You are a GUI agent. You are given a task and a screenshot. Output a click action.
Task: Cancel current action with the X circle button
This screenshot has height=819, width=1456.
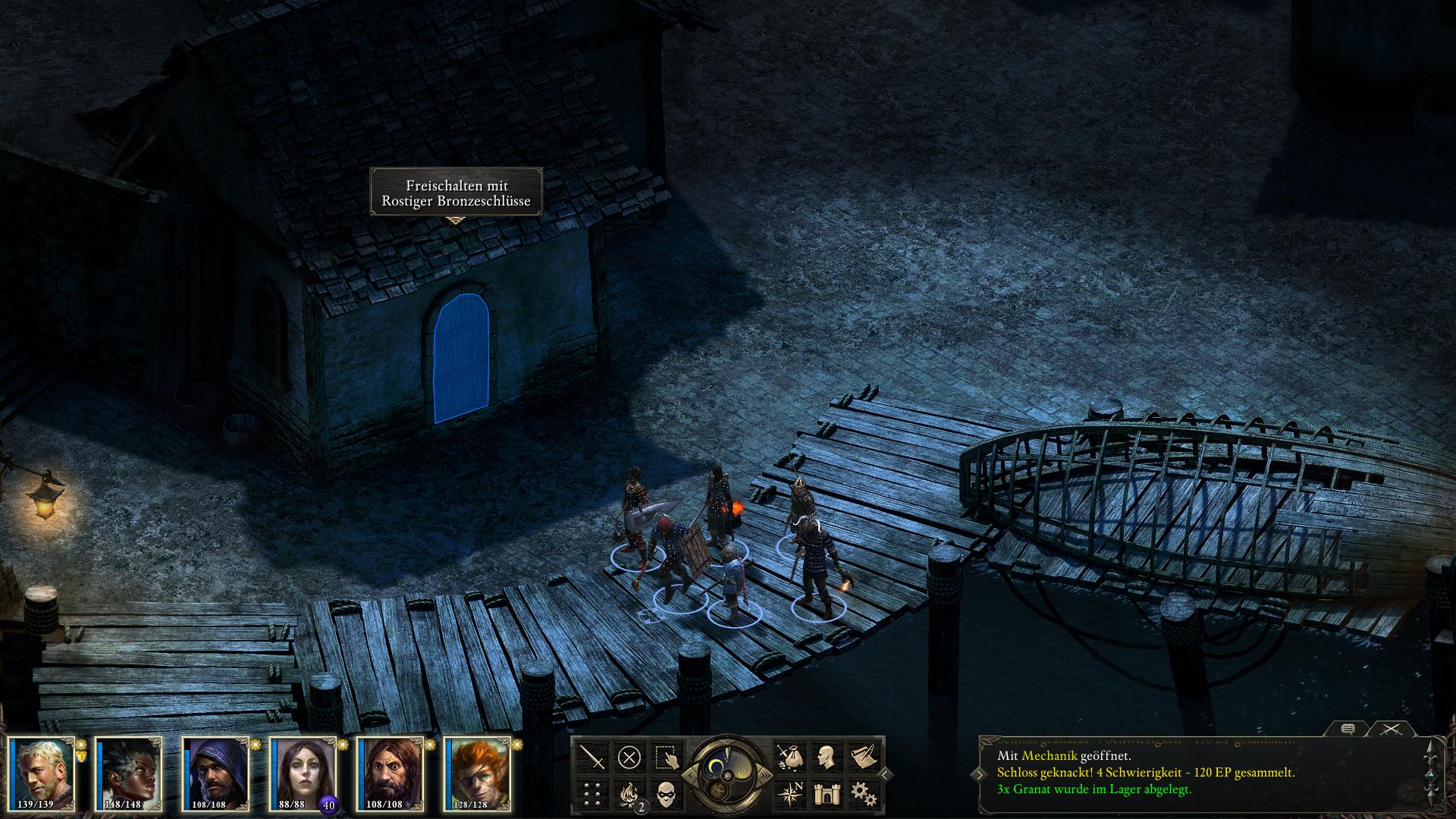[x=629, y=757]
